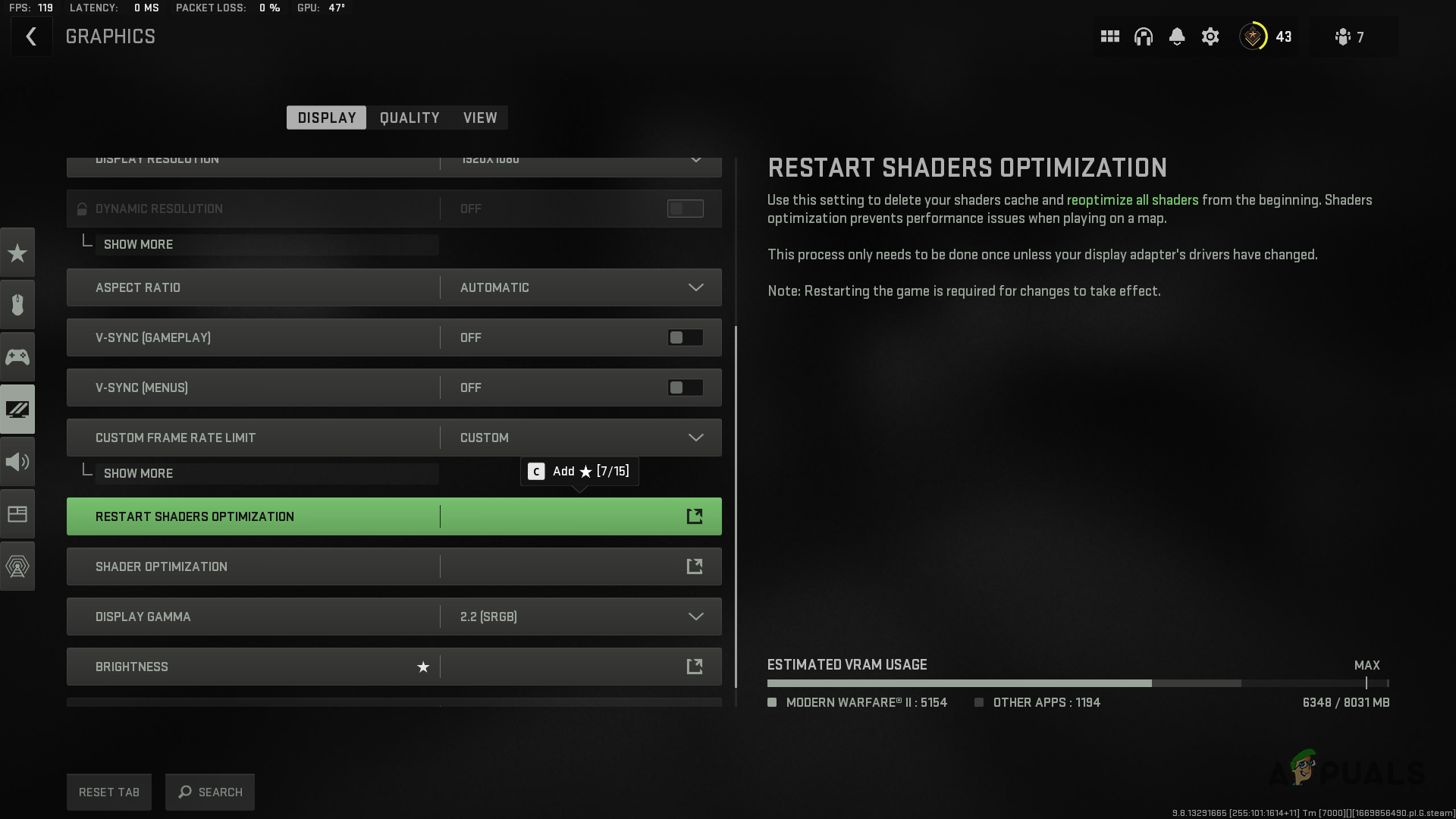Open notifications via the bell icon
This screenshot has height=819, width=1456.
tap(1176, 36)
